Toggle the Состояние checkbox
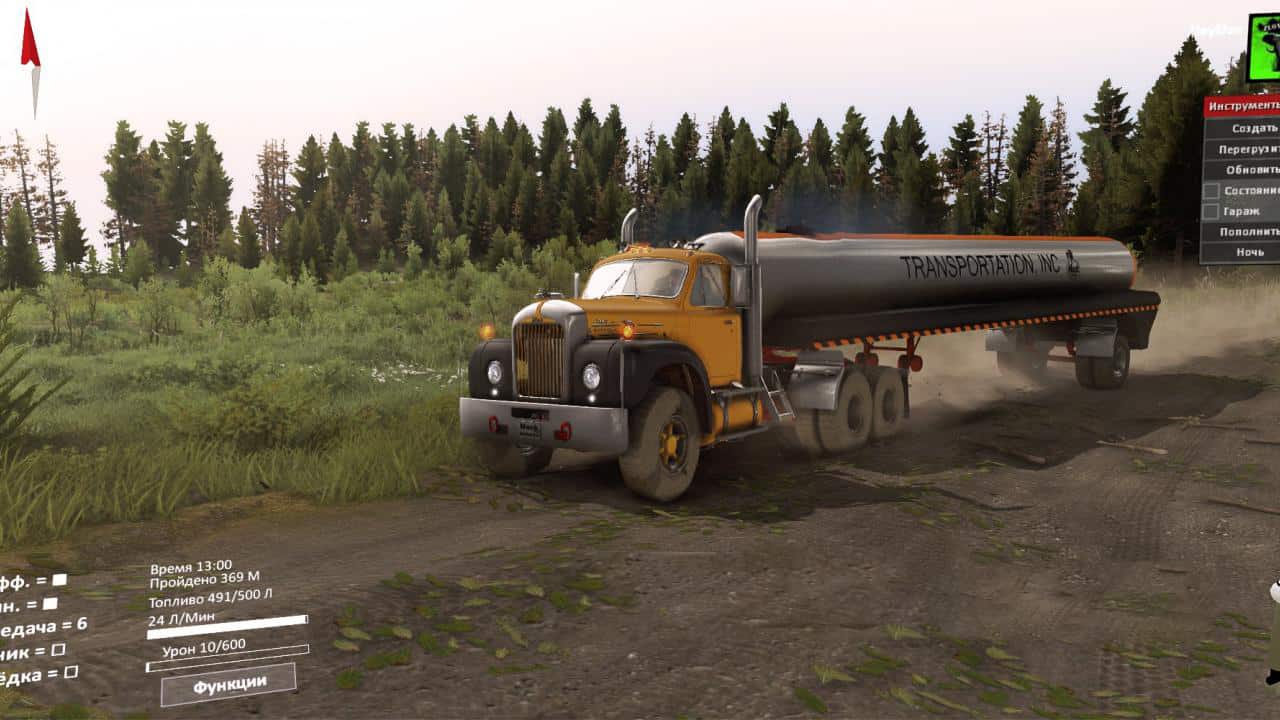Viewport: 1280px width, 720px height. pos(1210,190)
